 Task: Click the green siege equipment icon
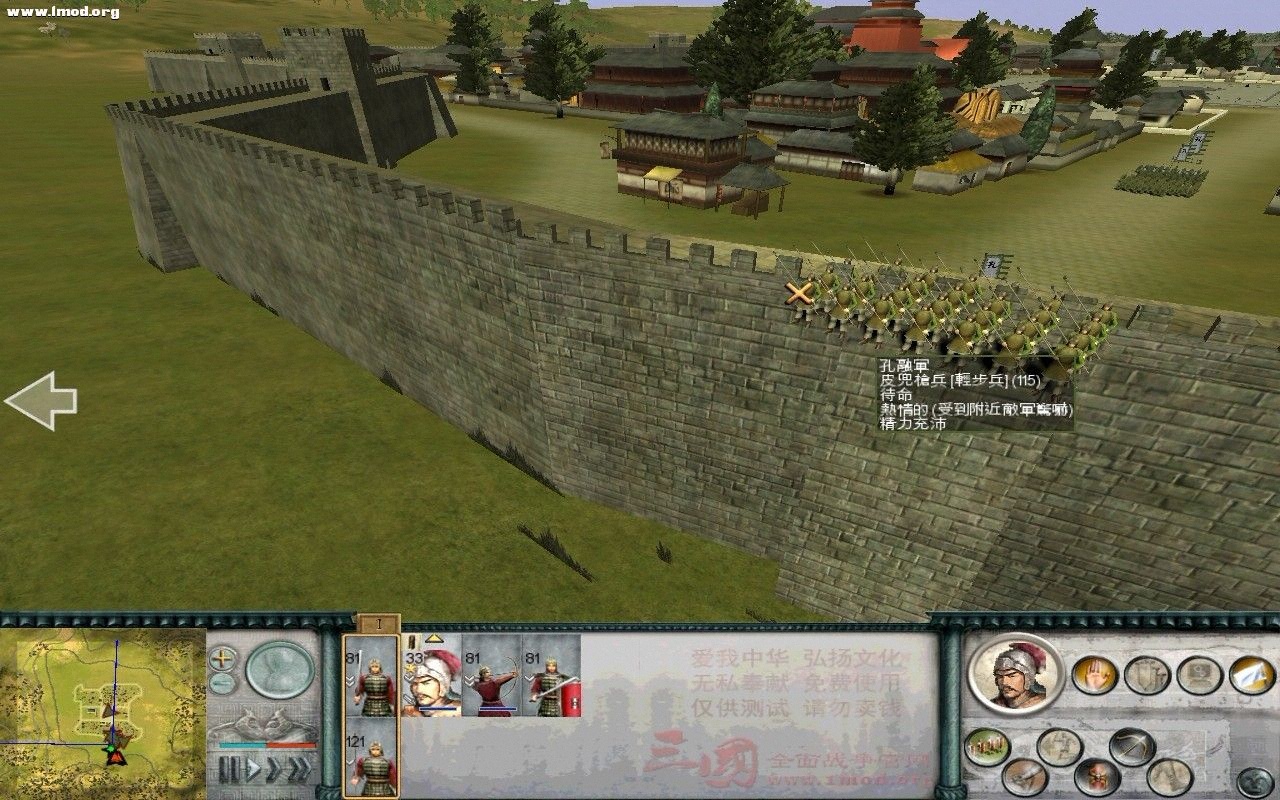987,745
